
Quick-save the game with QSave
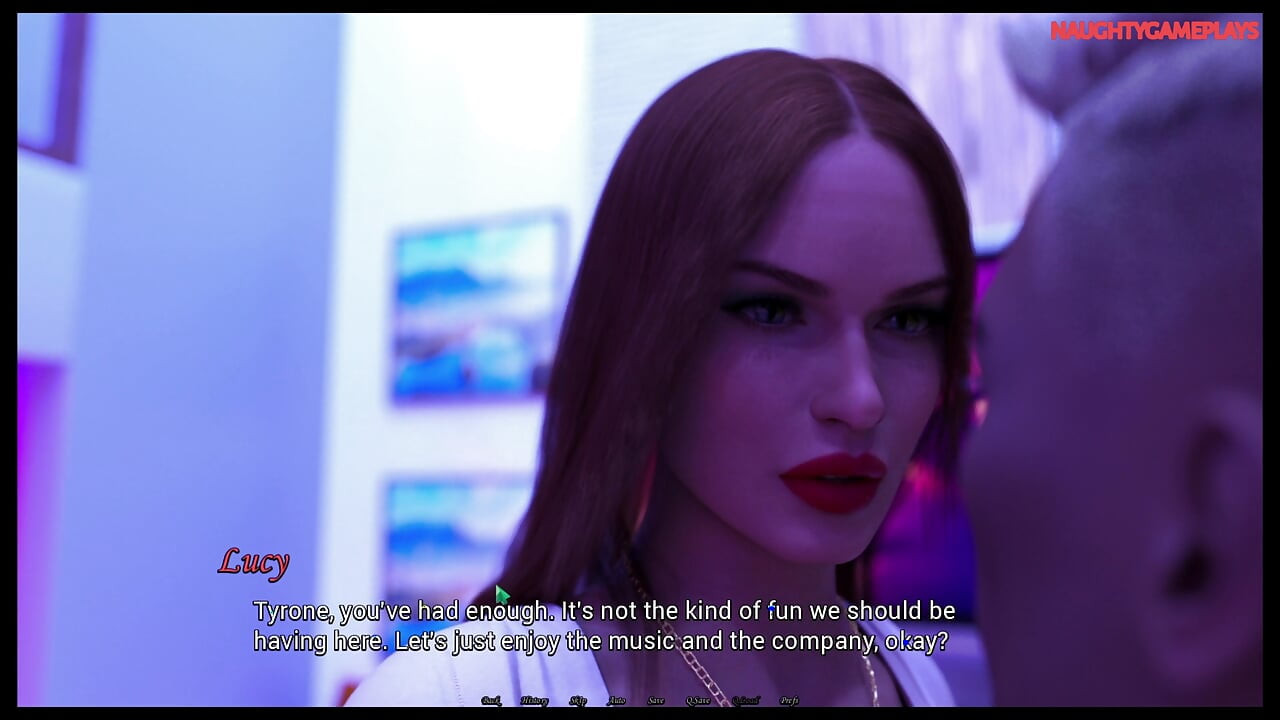(x=698, y=700)
